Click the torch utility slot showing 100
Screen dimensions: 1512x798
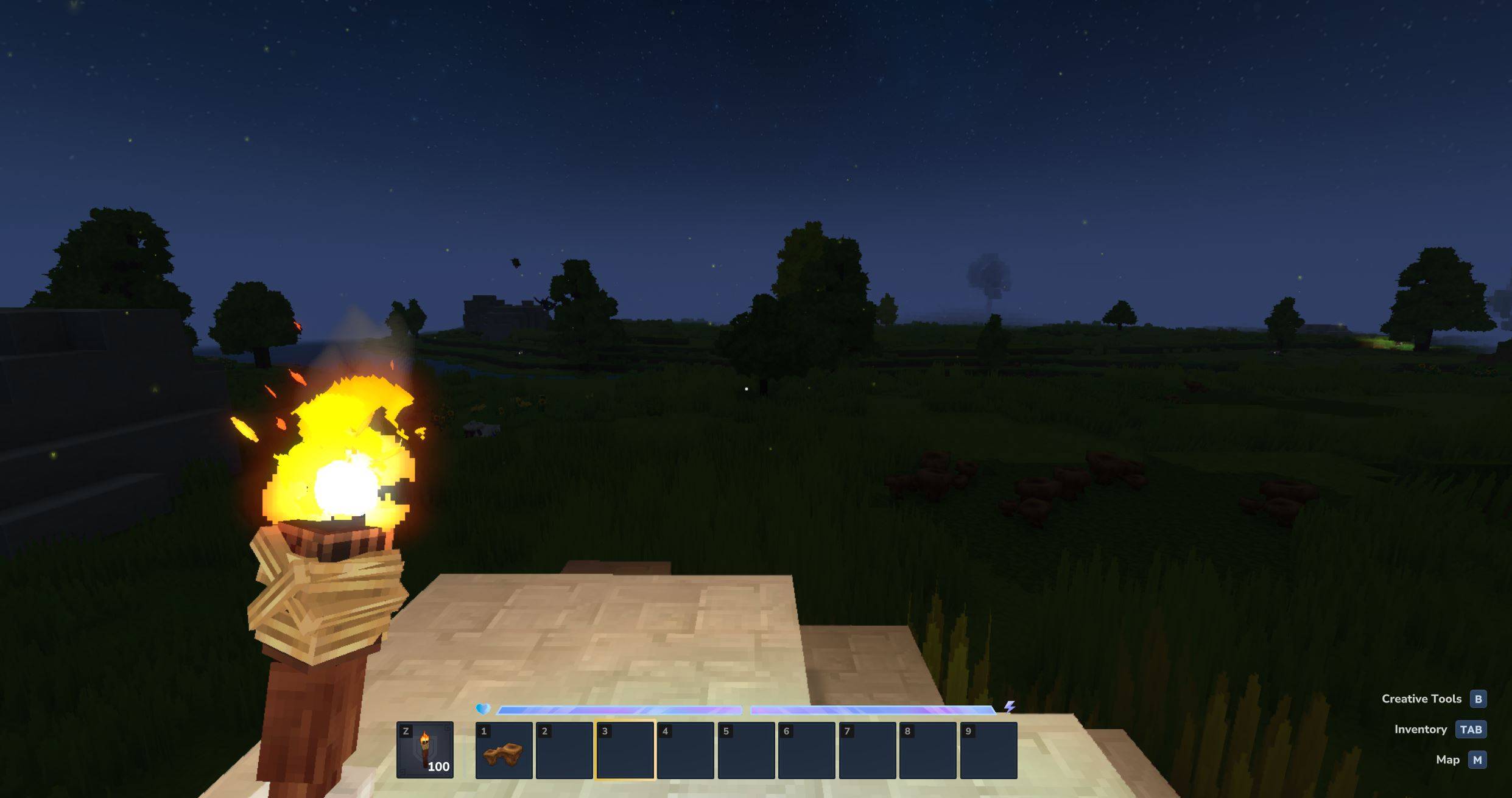[x=424, y=750]
